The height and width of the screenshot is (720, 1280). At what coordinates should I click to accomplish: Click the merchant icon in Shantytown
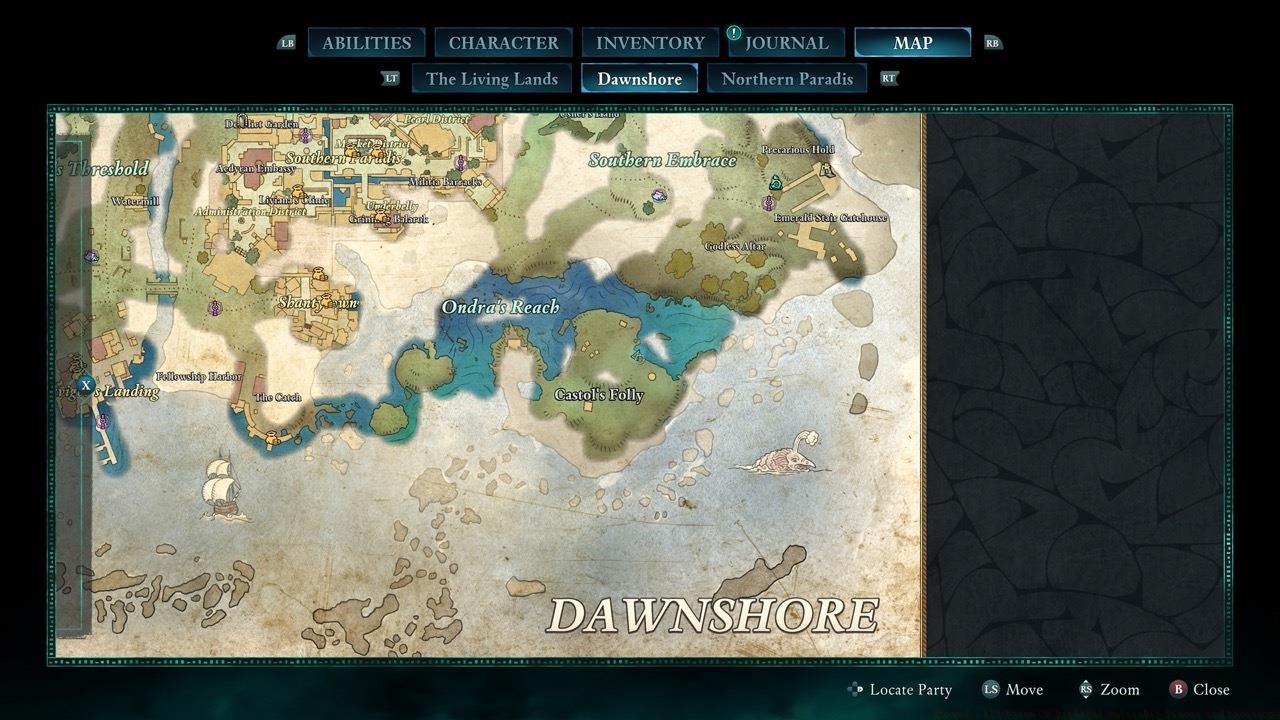click(325, 301)
